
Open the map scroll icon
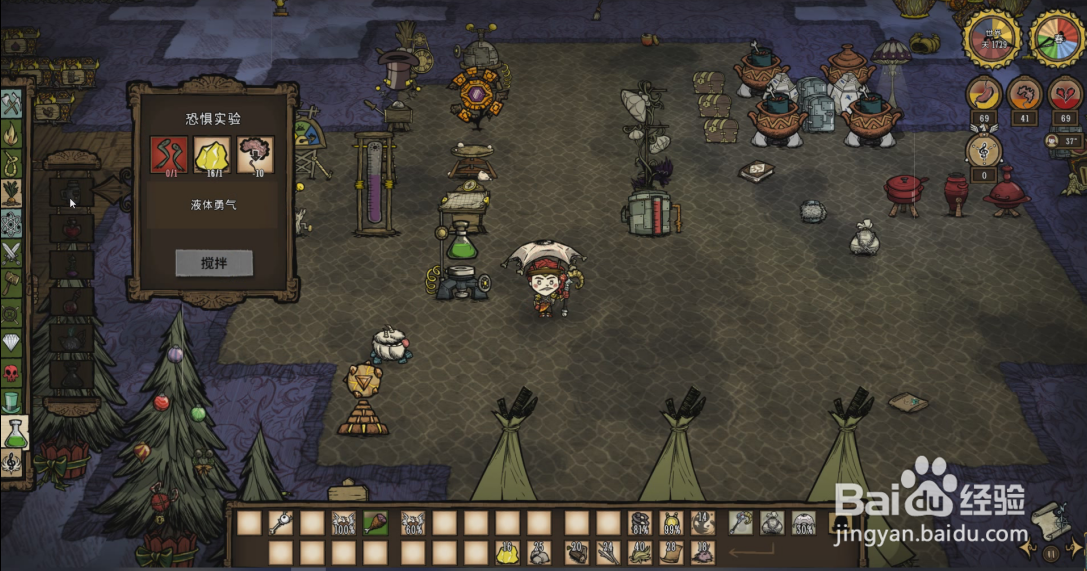[1046, 518]
